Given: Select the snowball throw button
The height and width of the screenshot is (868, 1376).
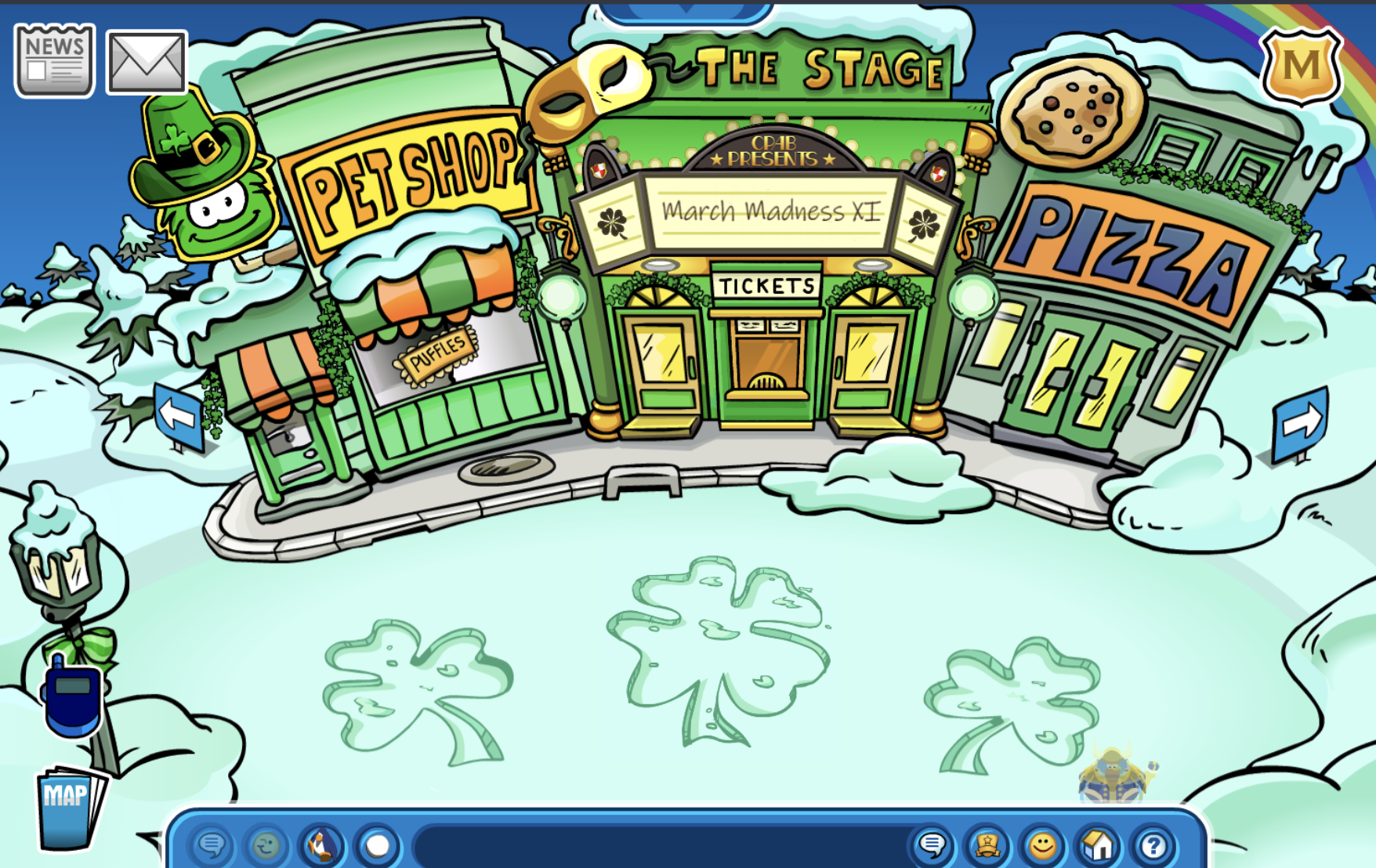Looking at the screenshot, I should coord(378,845).
